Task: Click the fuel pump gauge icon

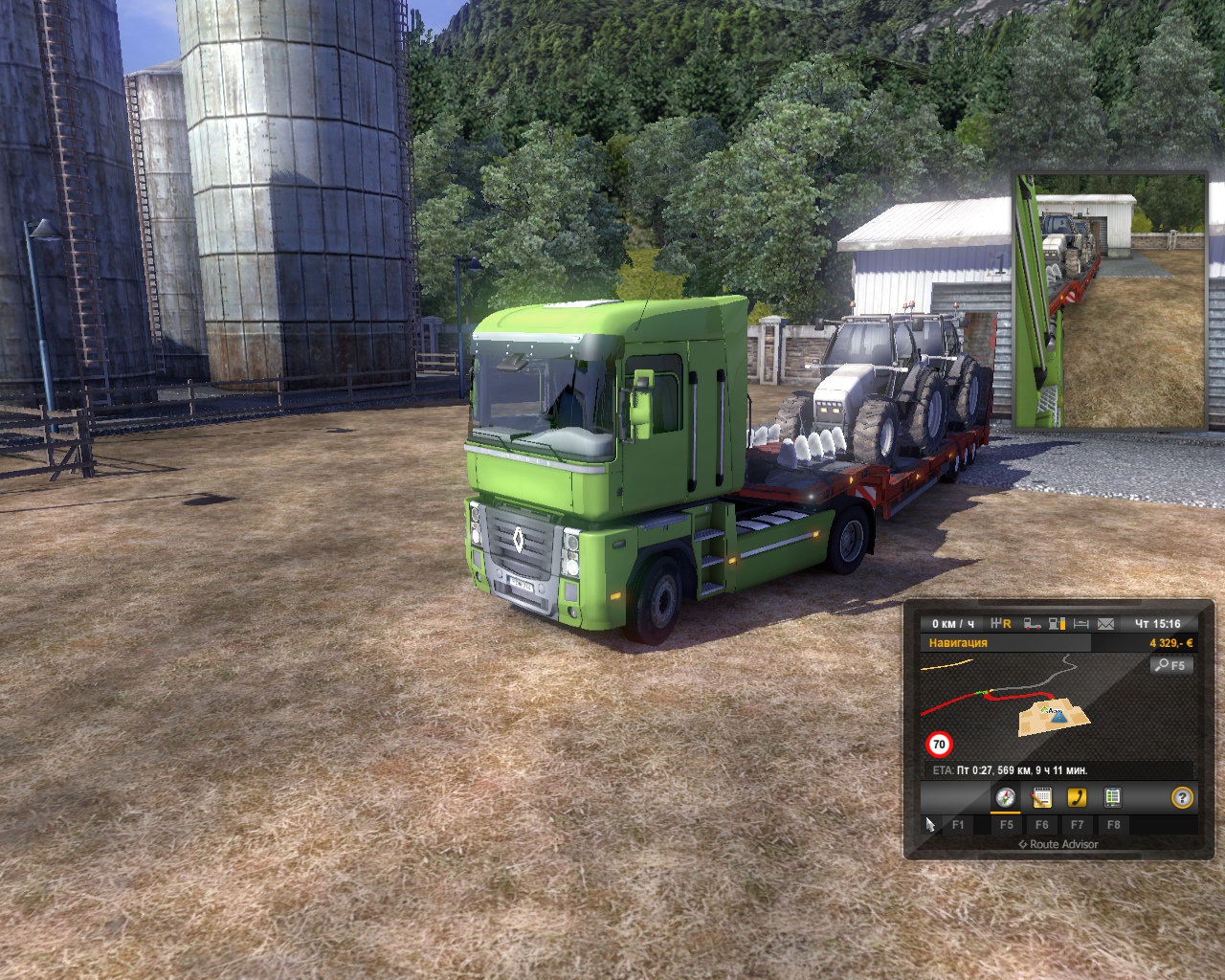Action: click(x=1058, y=624)
